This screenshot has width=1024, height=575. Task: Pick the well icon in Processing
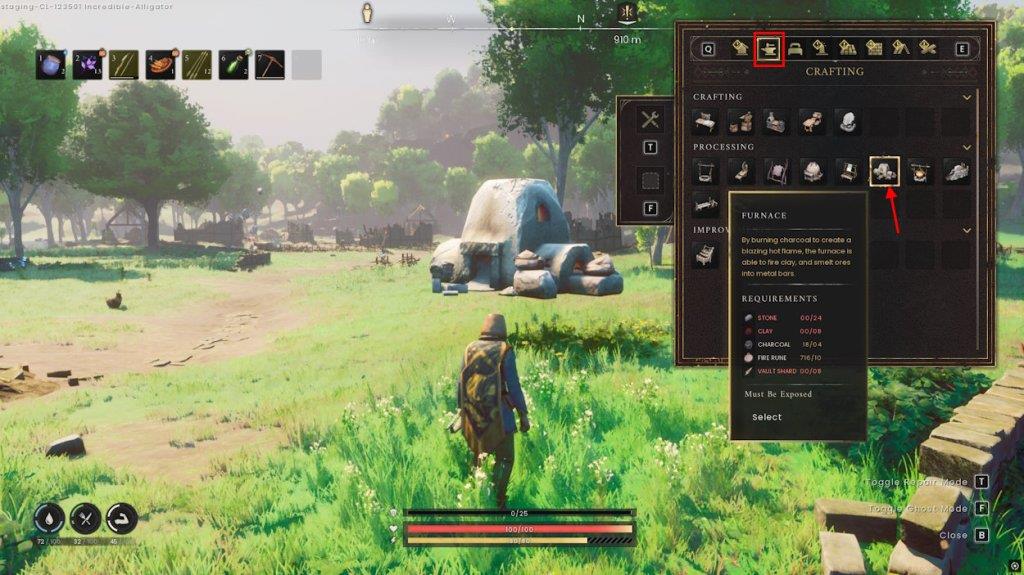pos(707,172)
